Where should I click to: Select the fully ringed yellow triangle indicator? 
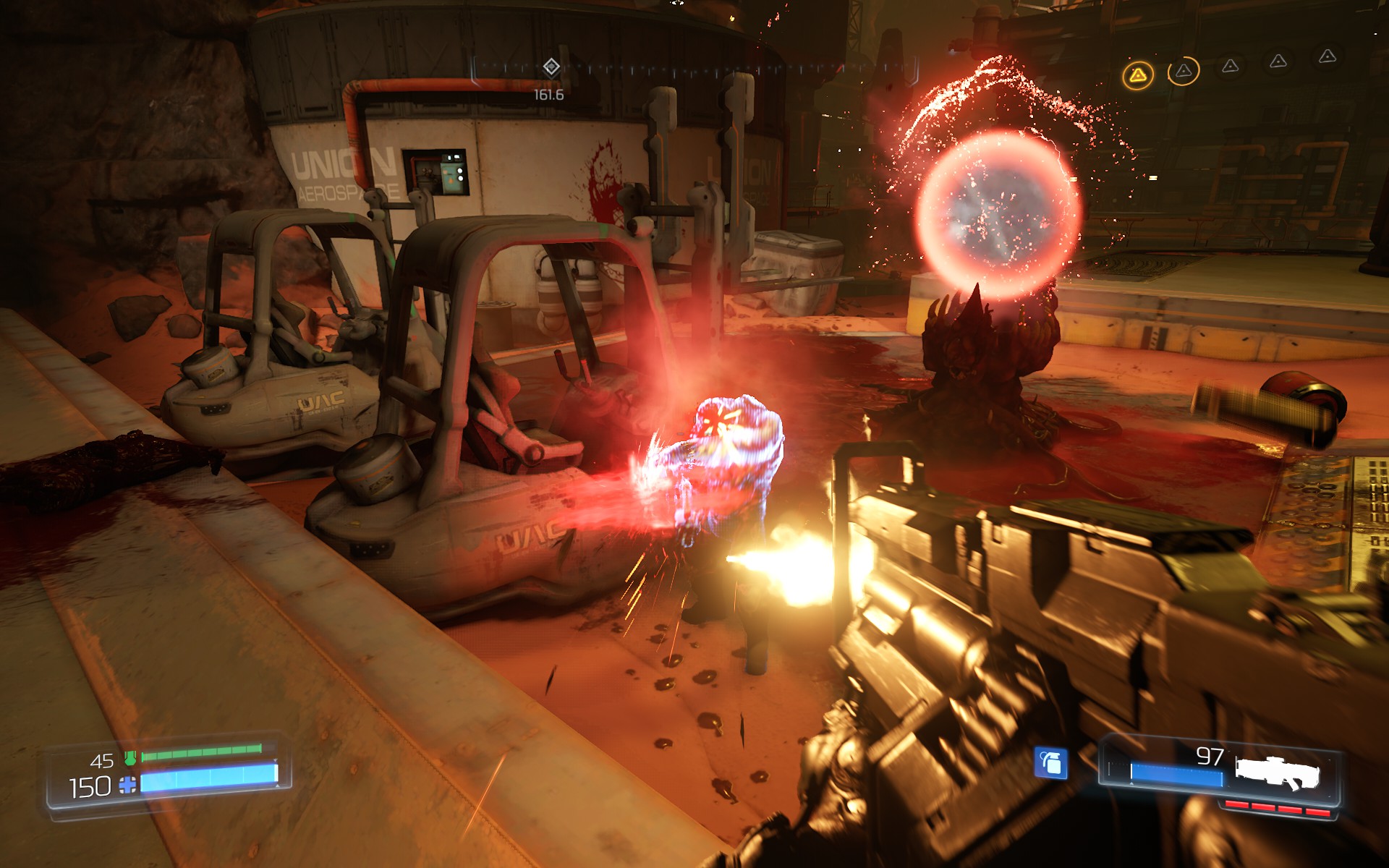click(1138, 75)
